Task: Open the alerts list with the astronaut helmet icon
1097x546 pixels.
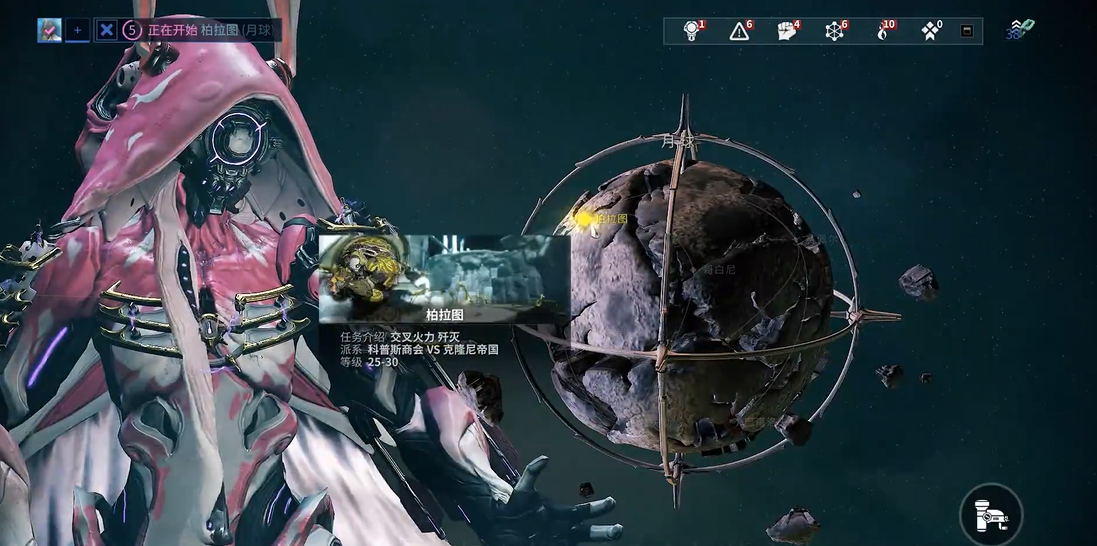Action: tap(691, 31)
